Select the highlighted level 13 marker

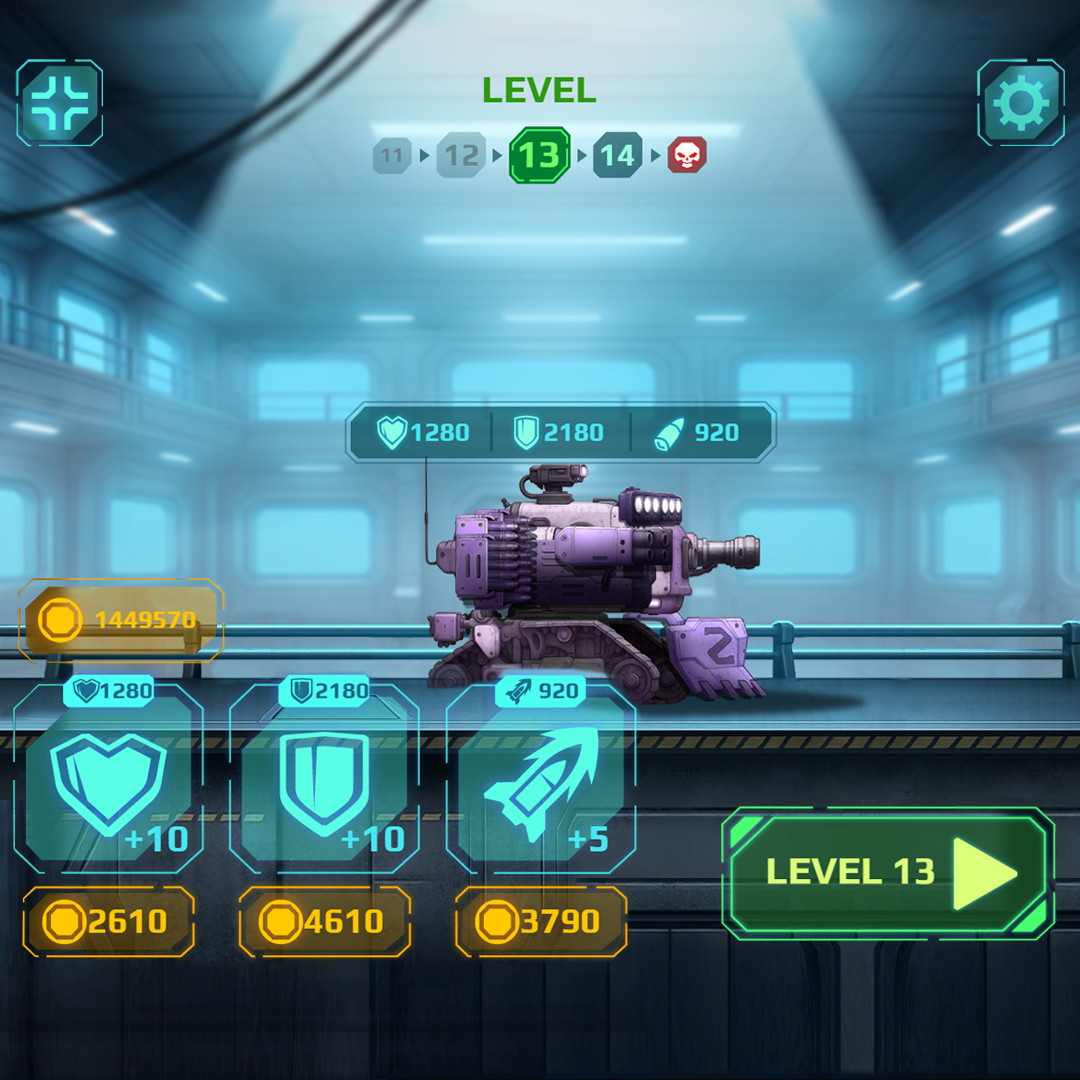pos(539,155)
